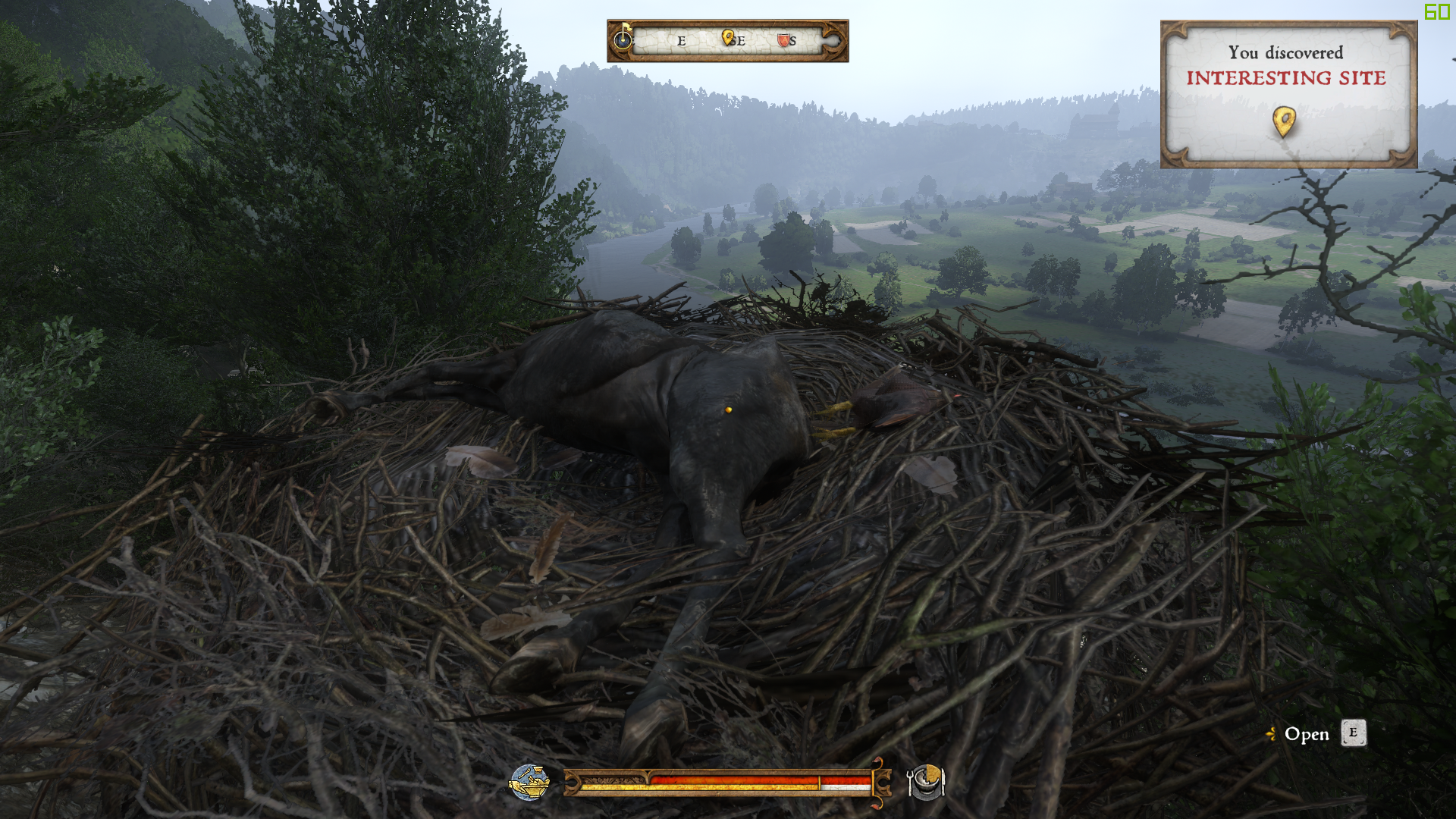Click the lightning bolt beside the Open prompt
The image size is (1456, 819).
(x=1272, y=735)
